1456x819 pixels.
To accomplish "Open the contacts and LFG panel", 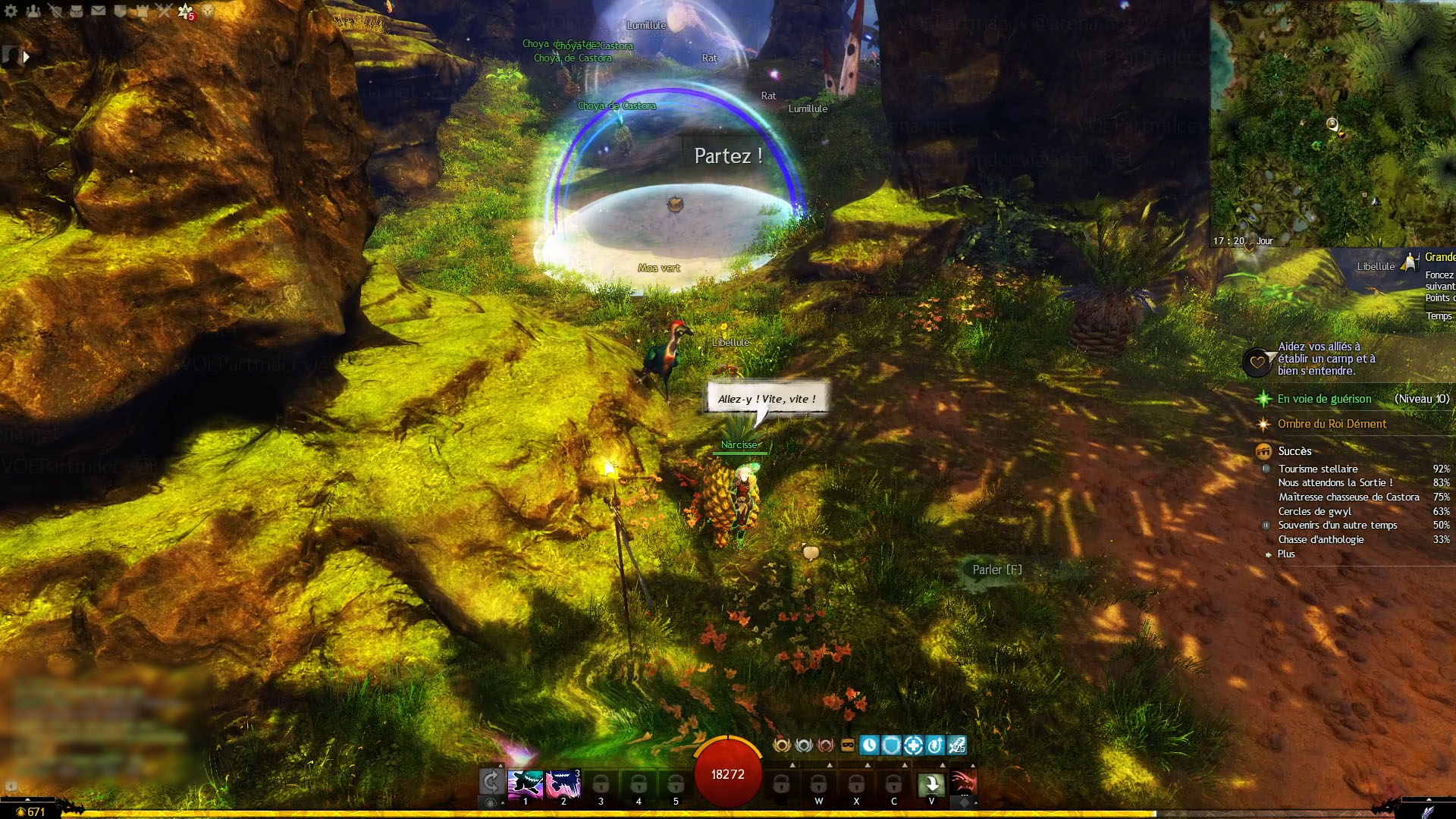I will pyautogui.click(x=33, y=11).
